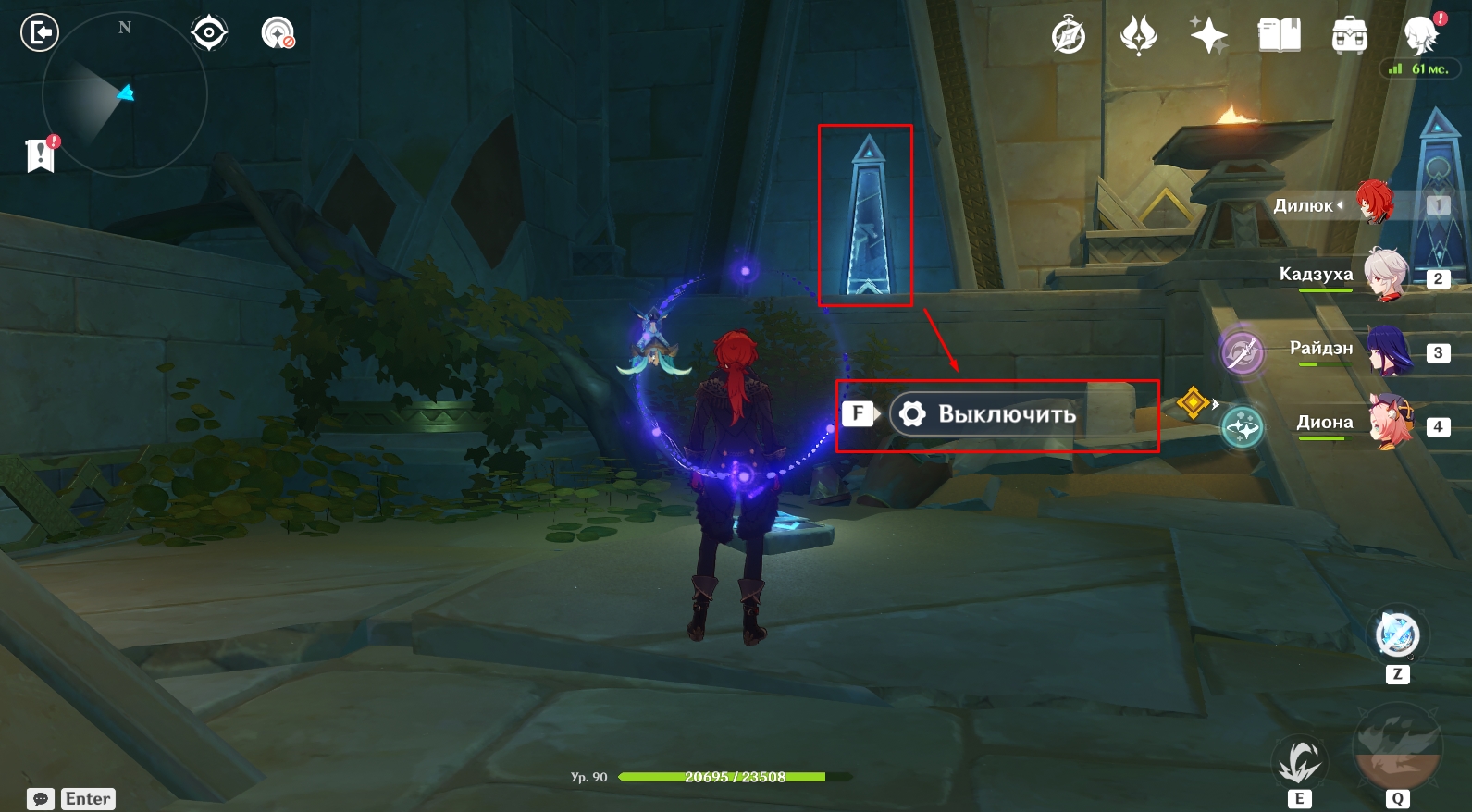Viewport: 1472px width, 812px height.
Task: Open the Paimon menu icon
Action: pos(1420,37)
